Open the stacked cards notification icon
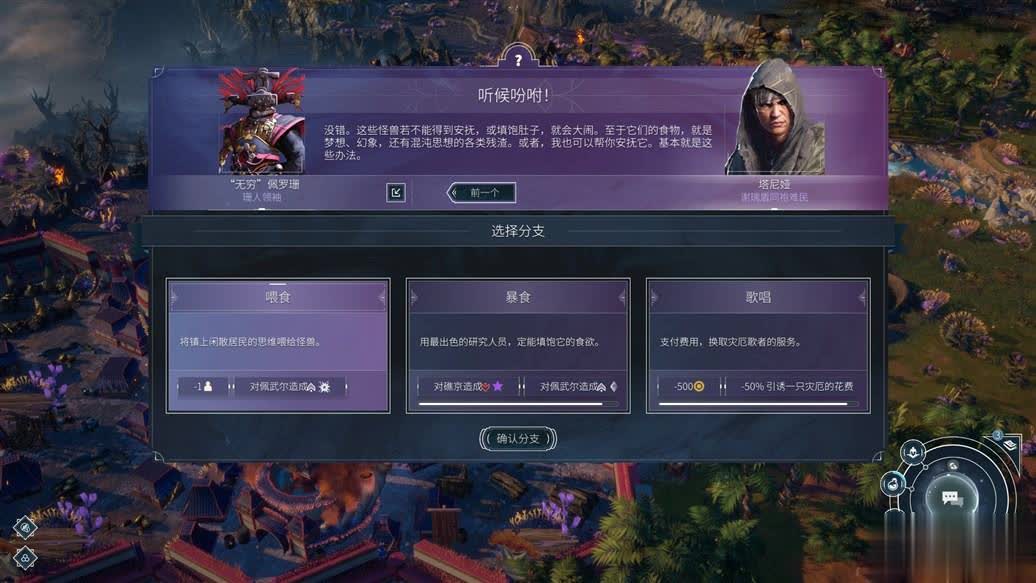1036x583 pixels. pos(1010,444)
